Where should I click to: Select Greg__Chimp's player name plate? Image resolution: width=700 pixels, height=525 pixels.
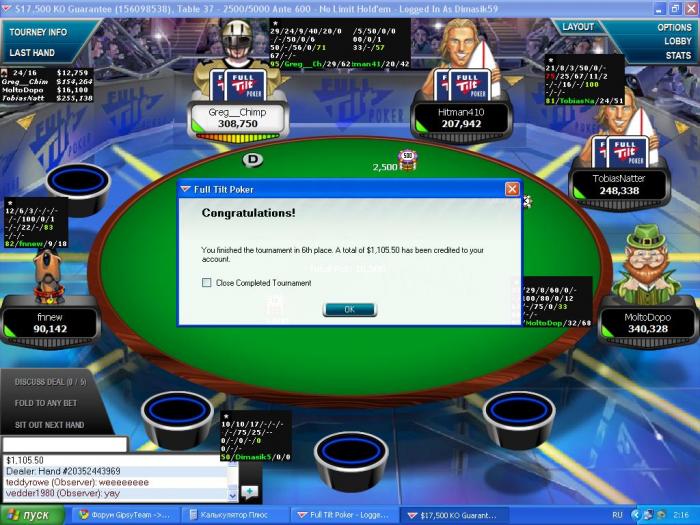pyautogui.click(x=237, y=119)
